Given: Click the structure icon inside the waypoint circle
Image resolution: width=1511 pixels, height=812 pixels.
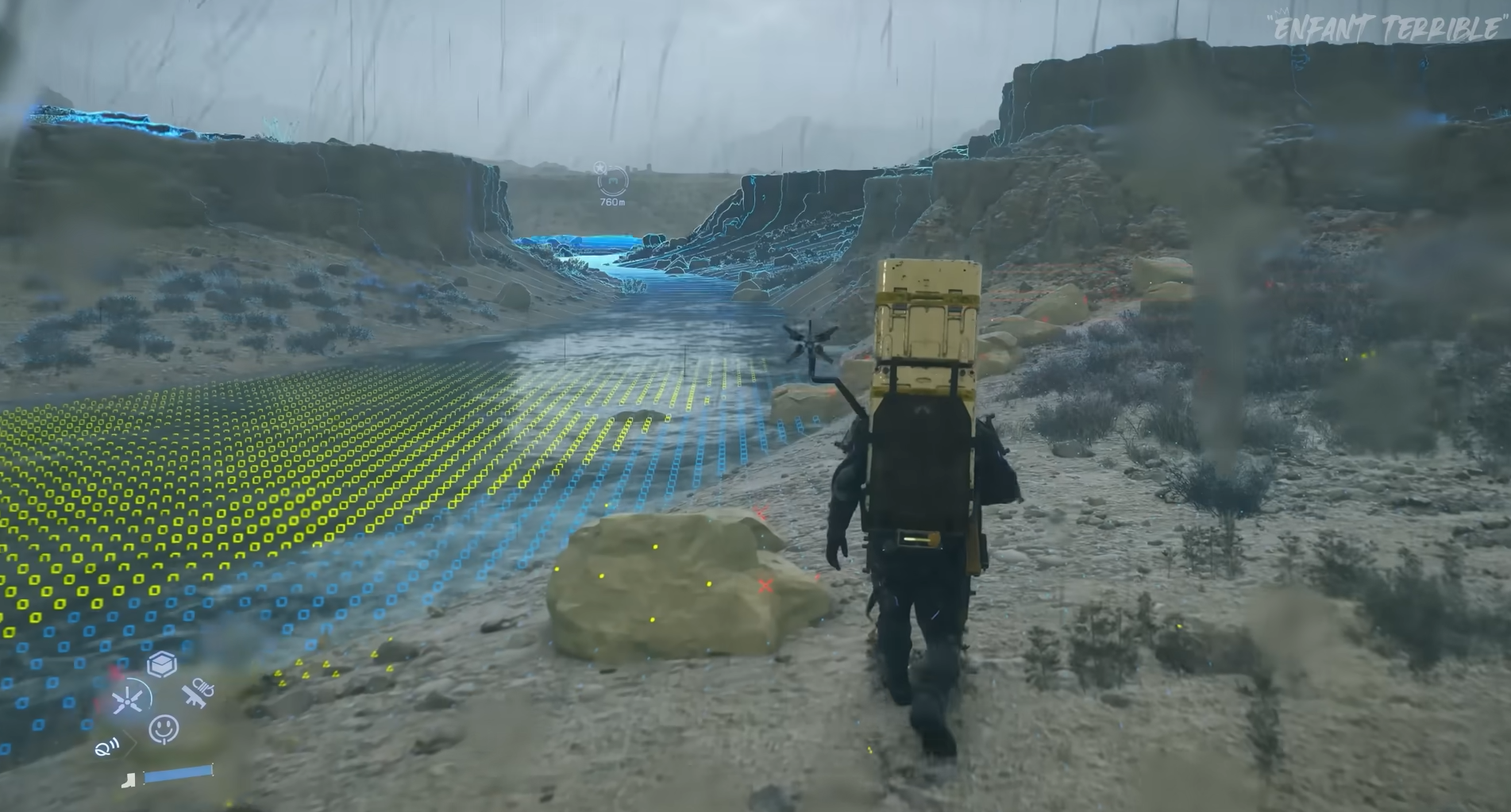Looking at the screenshot, I should [x=613, y=181].
